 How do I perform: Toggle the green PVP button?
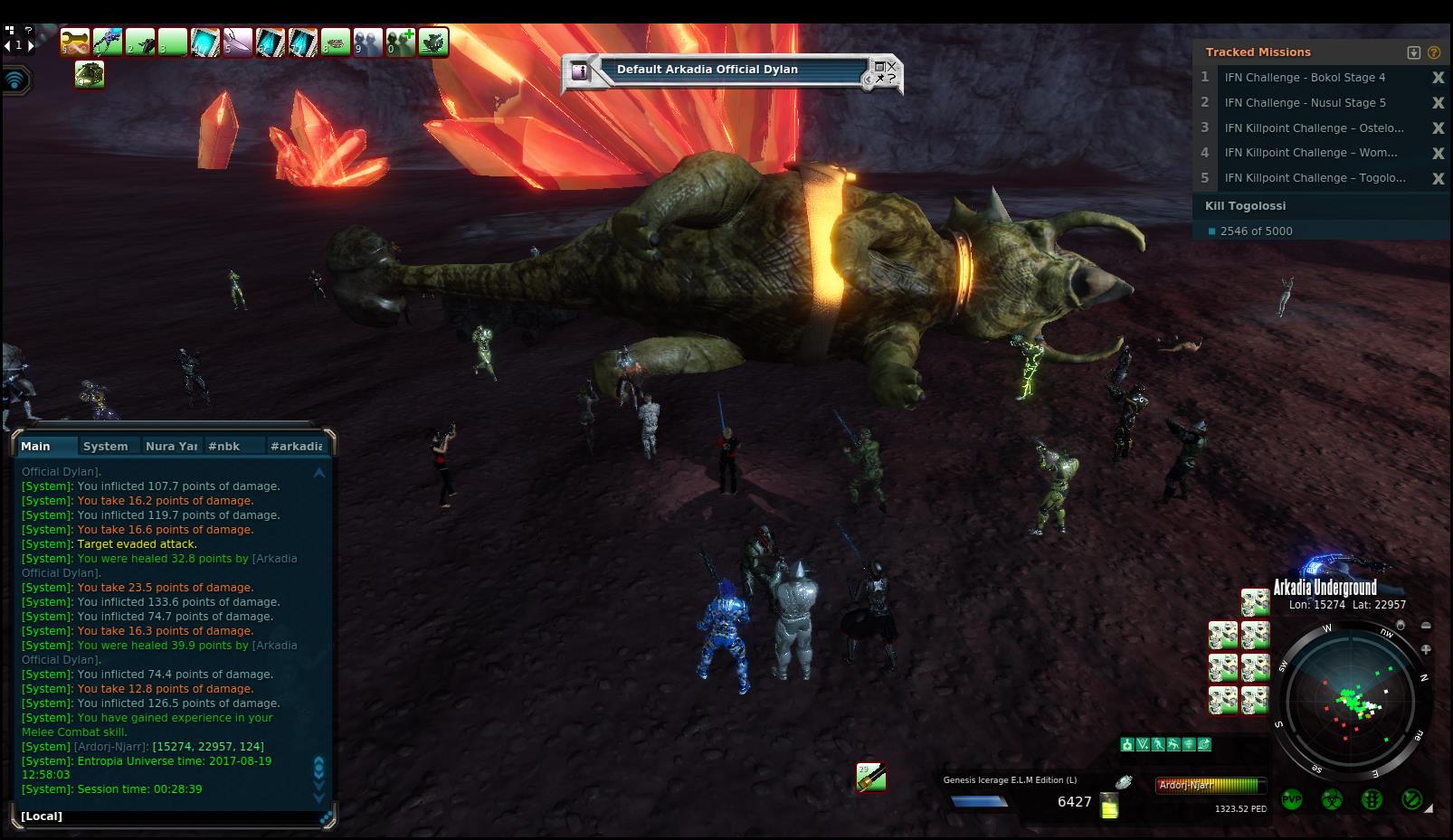(x=1291, y=800)
